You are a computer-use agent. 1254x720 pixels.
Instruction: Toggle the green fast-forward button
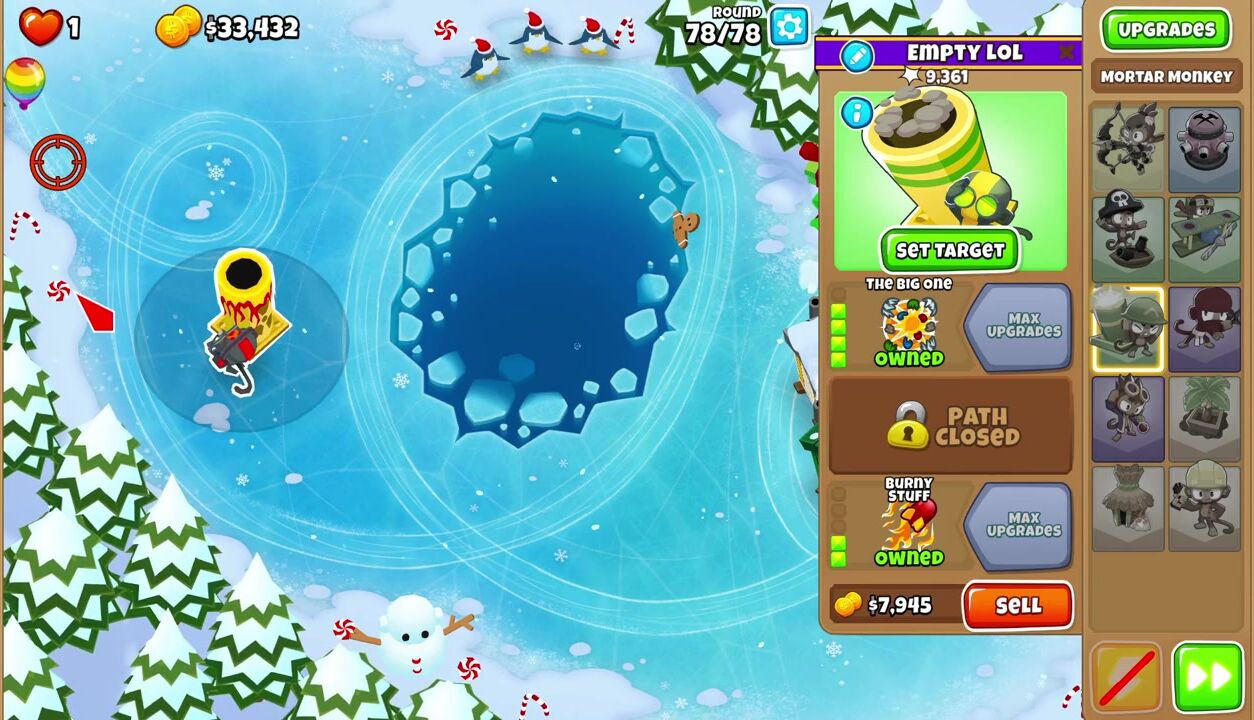pos(1207,678)
